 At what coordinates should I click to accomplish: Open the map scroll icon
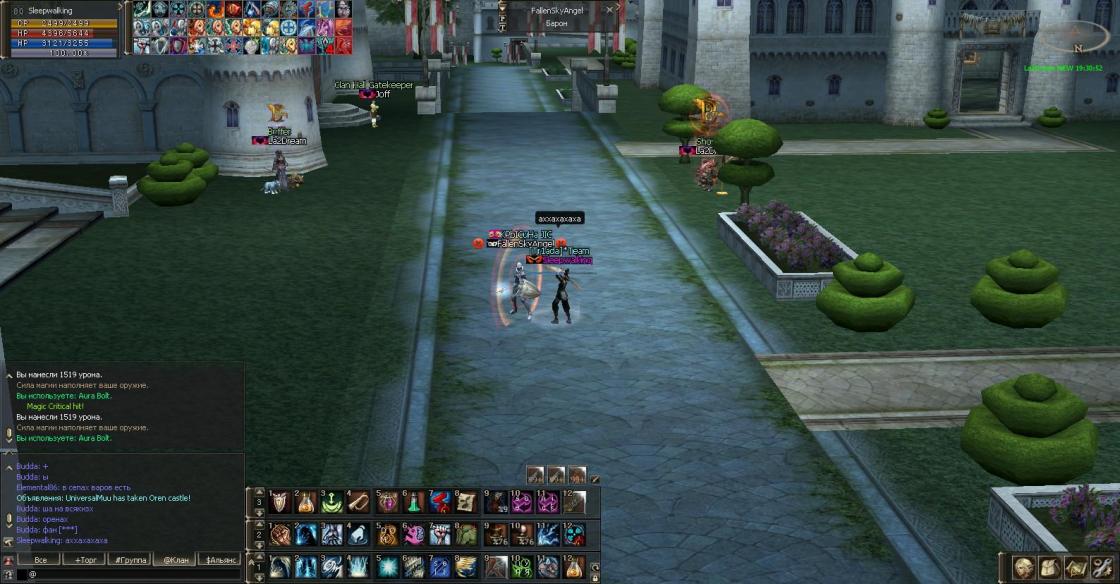click(x=1075, y=567)
